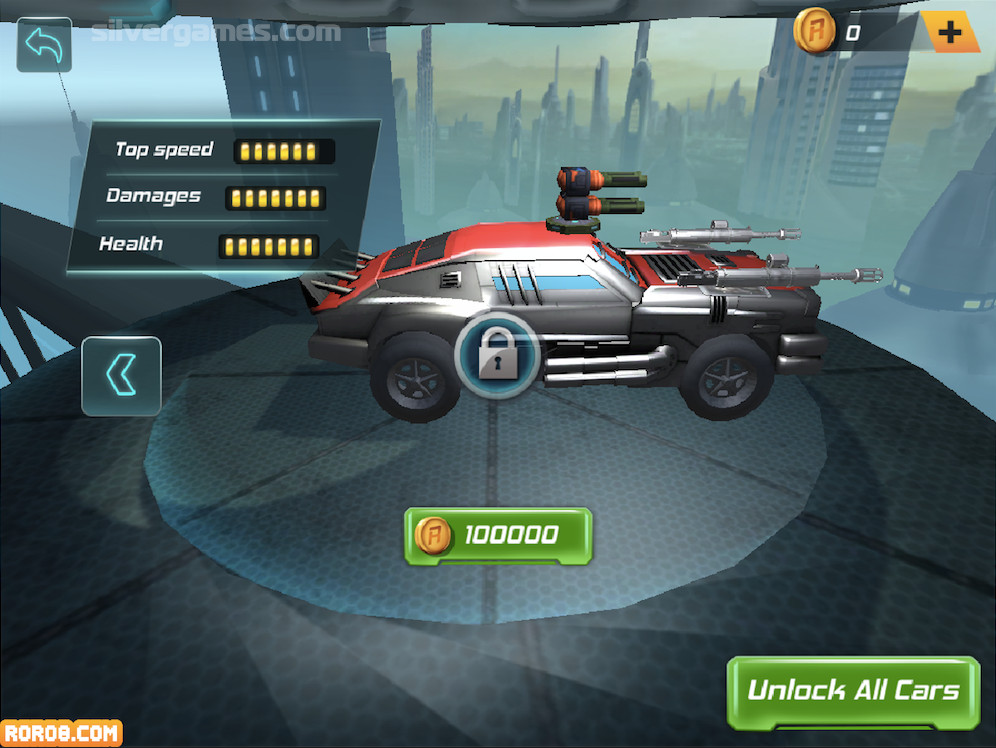The width and height of the screenshot is (996, 748).
Task: Choose the Unlock All Cars button
Action: [853, 691]
